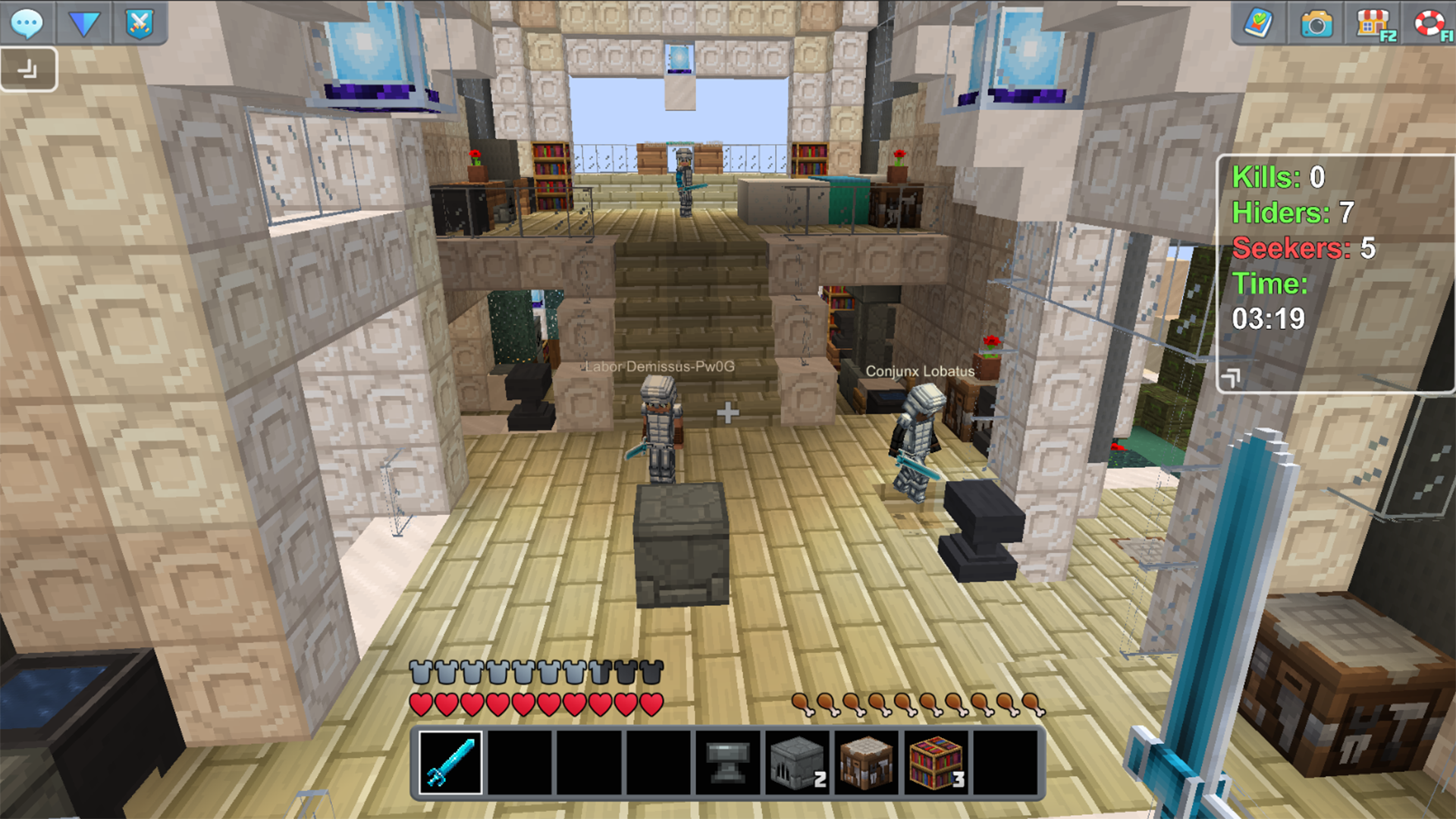Click the Hiders: 7 scoreboard entry

1293,213
